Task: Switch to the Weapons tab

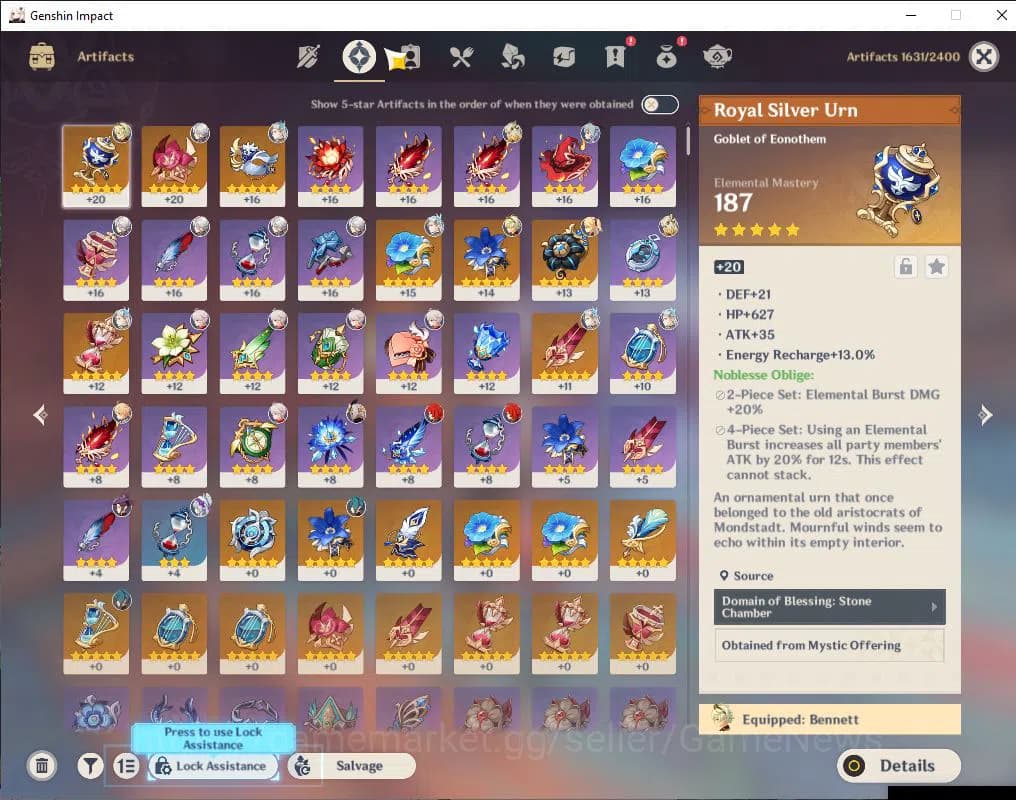Action: pyautogui.click(x=308, y=57)
